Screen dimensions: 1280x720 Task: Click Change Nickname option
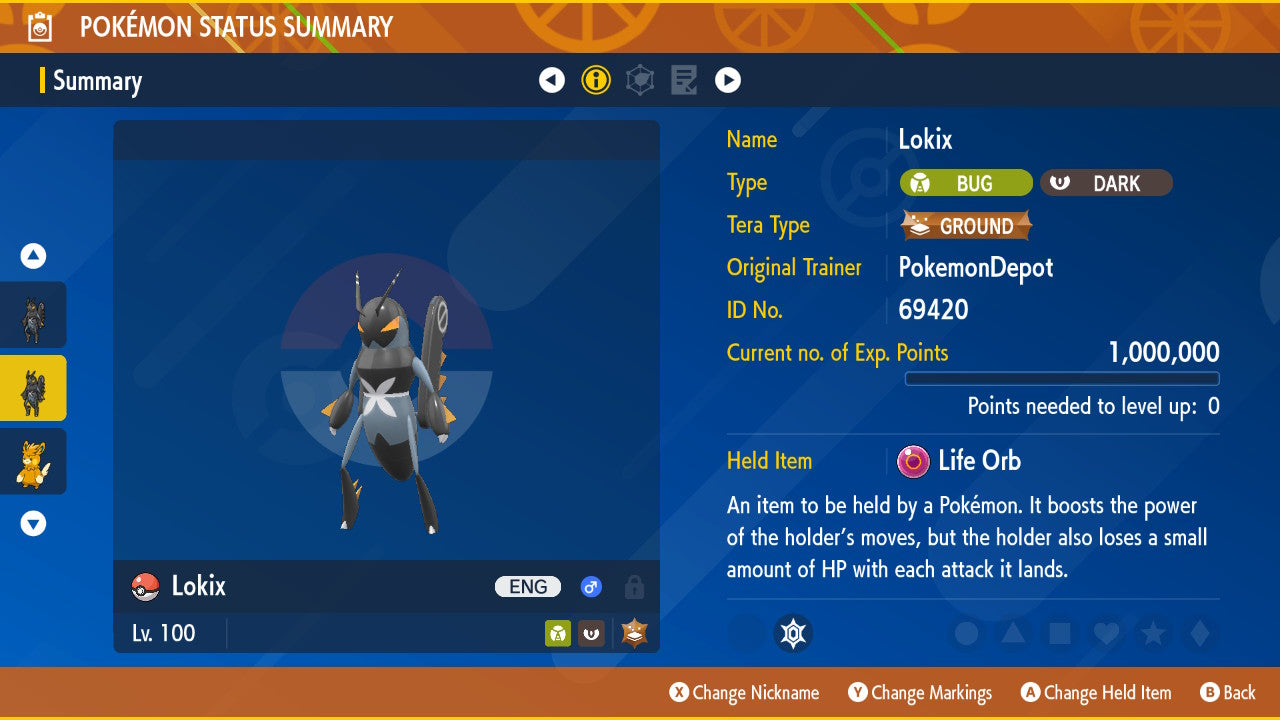pos(745,693)
